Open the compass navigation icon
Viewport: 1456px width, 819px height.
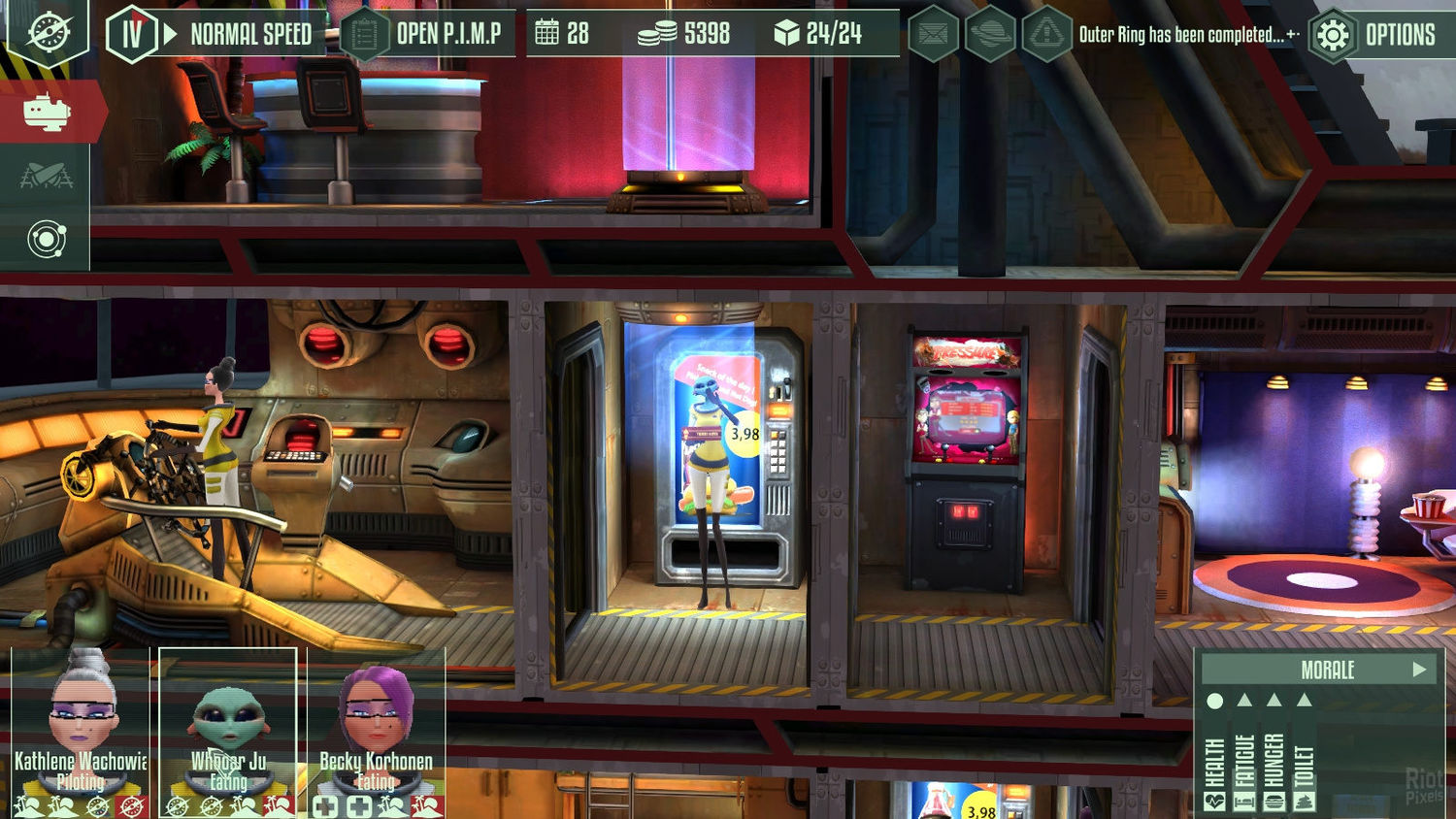tap(48, 32)
